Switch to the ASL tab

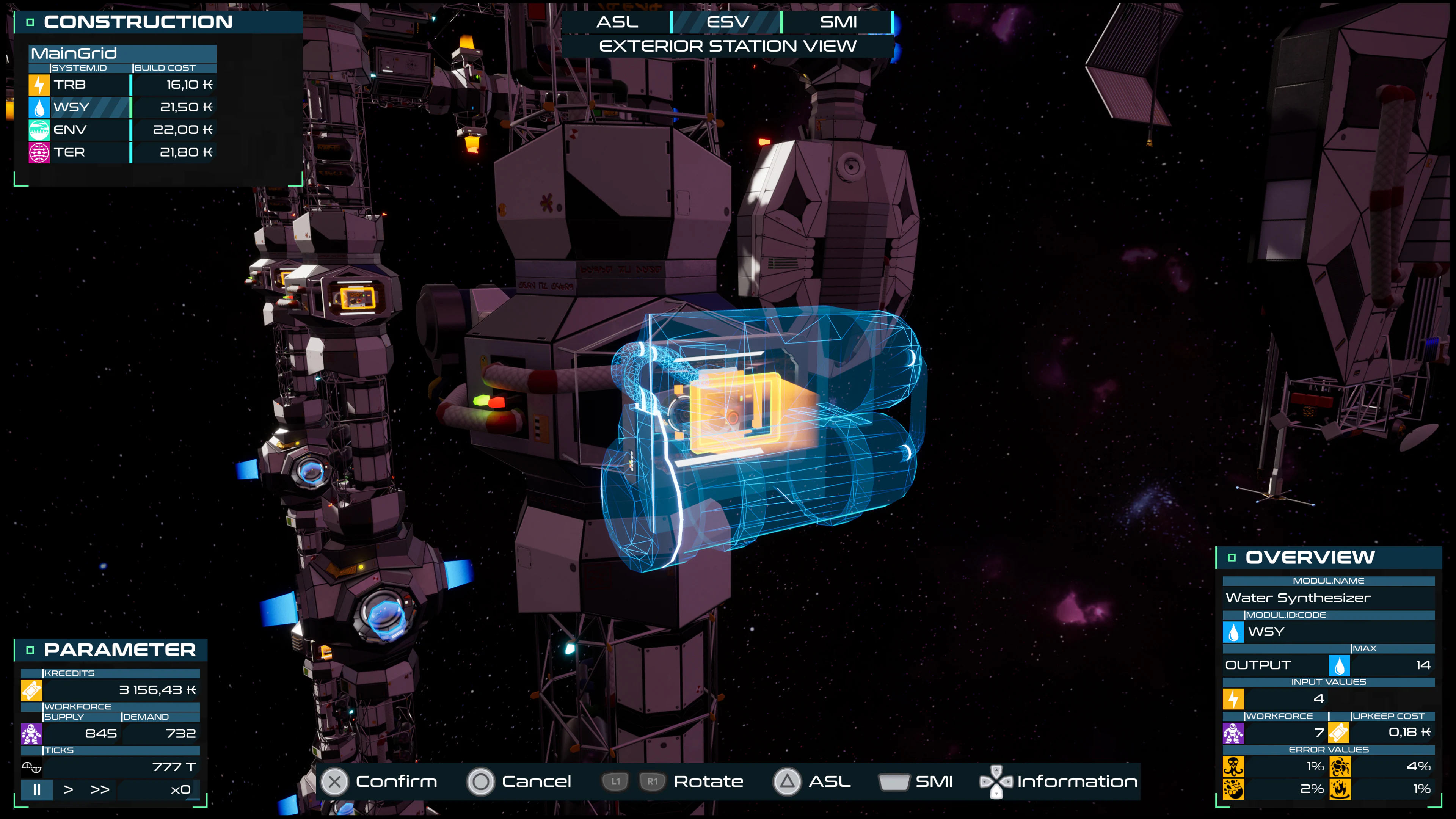click(618, 22)
